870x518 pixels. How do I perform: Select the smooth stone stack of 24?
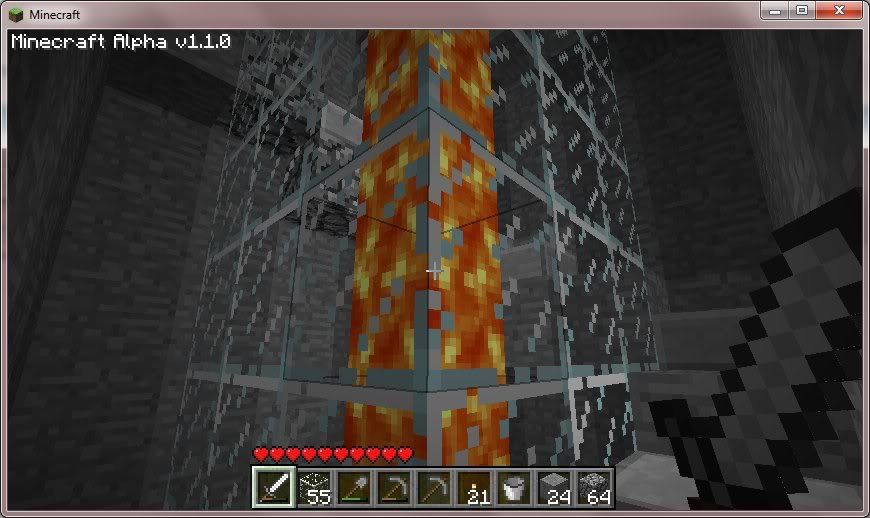pyautogui.click(x=553, y=487)
